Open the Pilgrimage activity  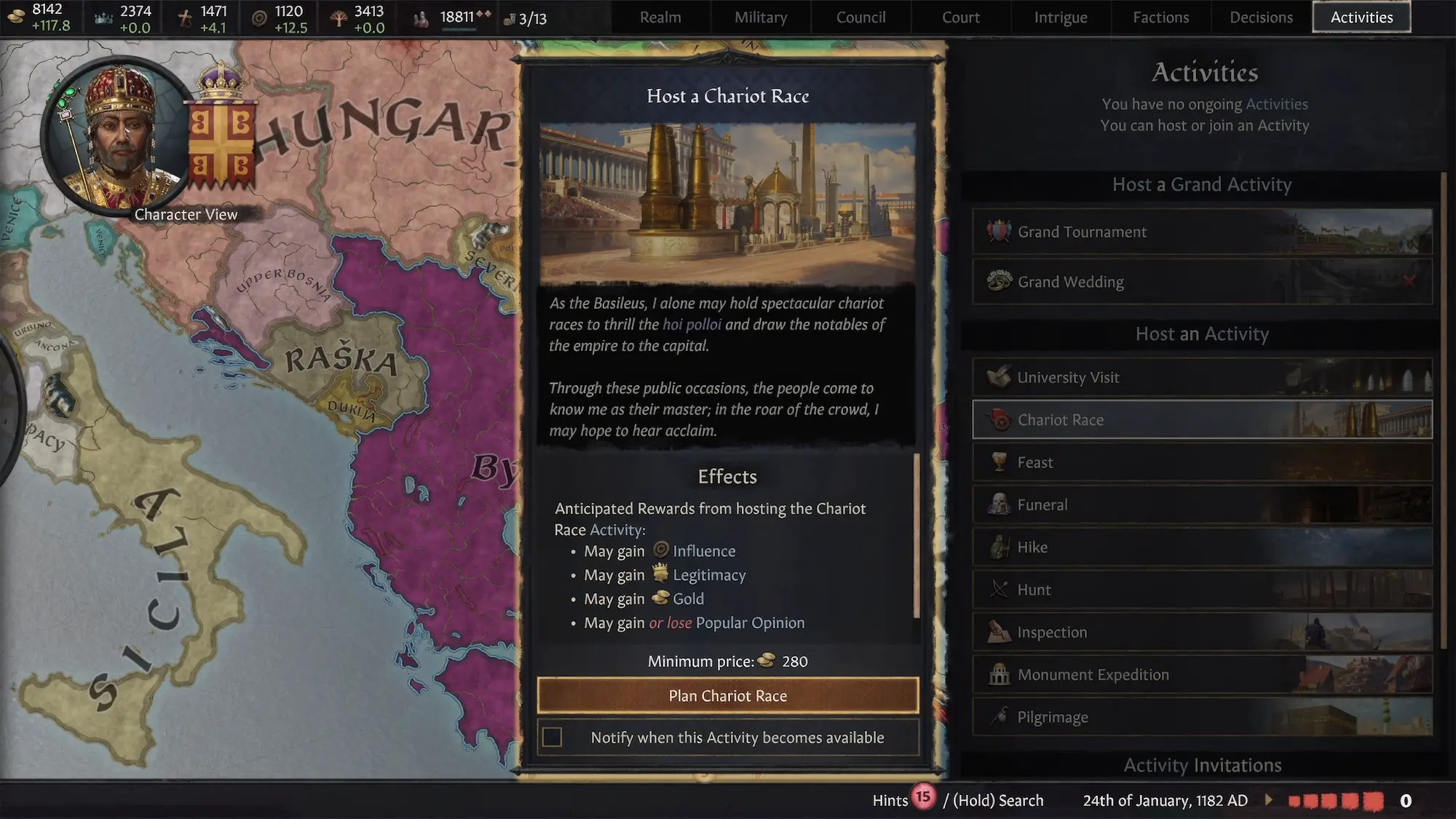[x=1202, y=718]
